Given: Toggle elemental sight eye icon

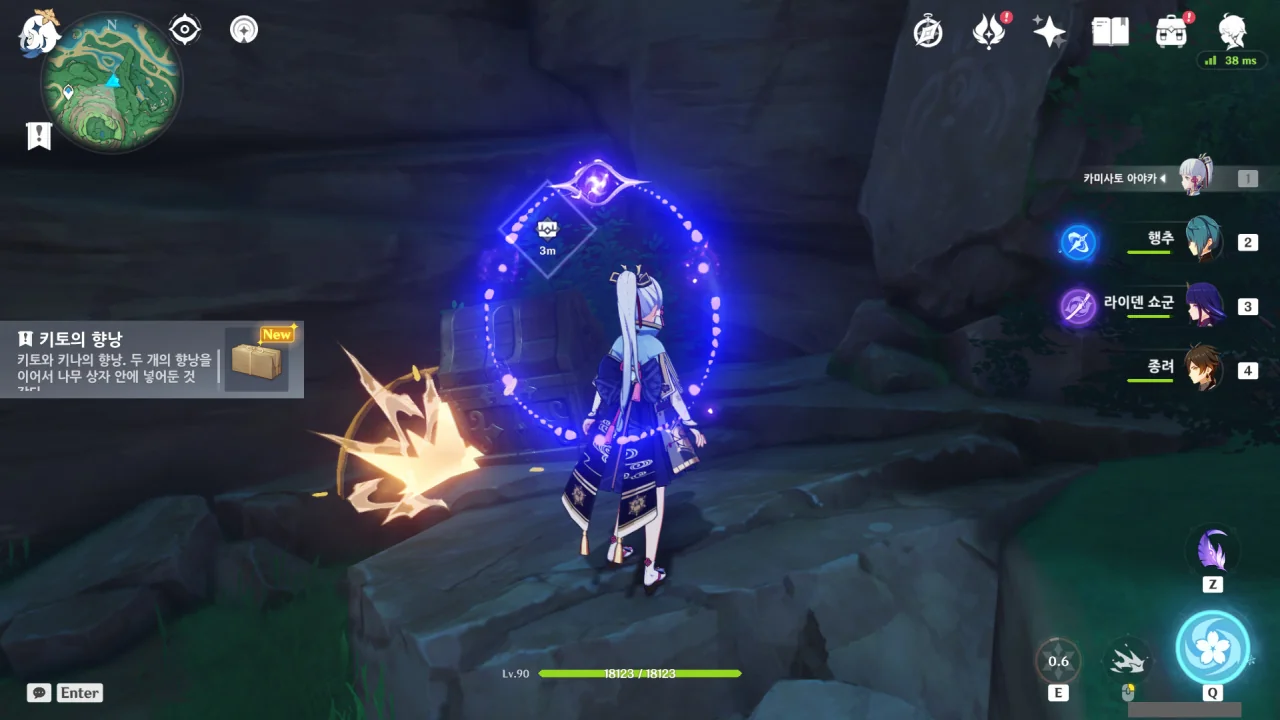Looking at the screenshot, I should click(x=185, y=30).
